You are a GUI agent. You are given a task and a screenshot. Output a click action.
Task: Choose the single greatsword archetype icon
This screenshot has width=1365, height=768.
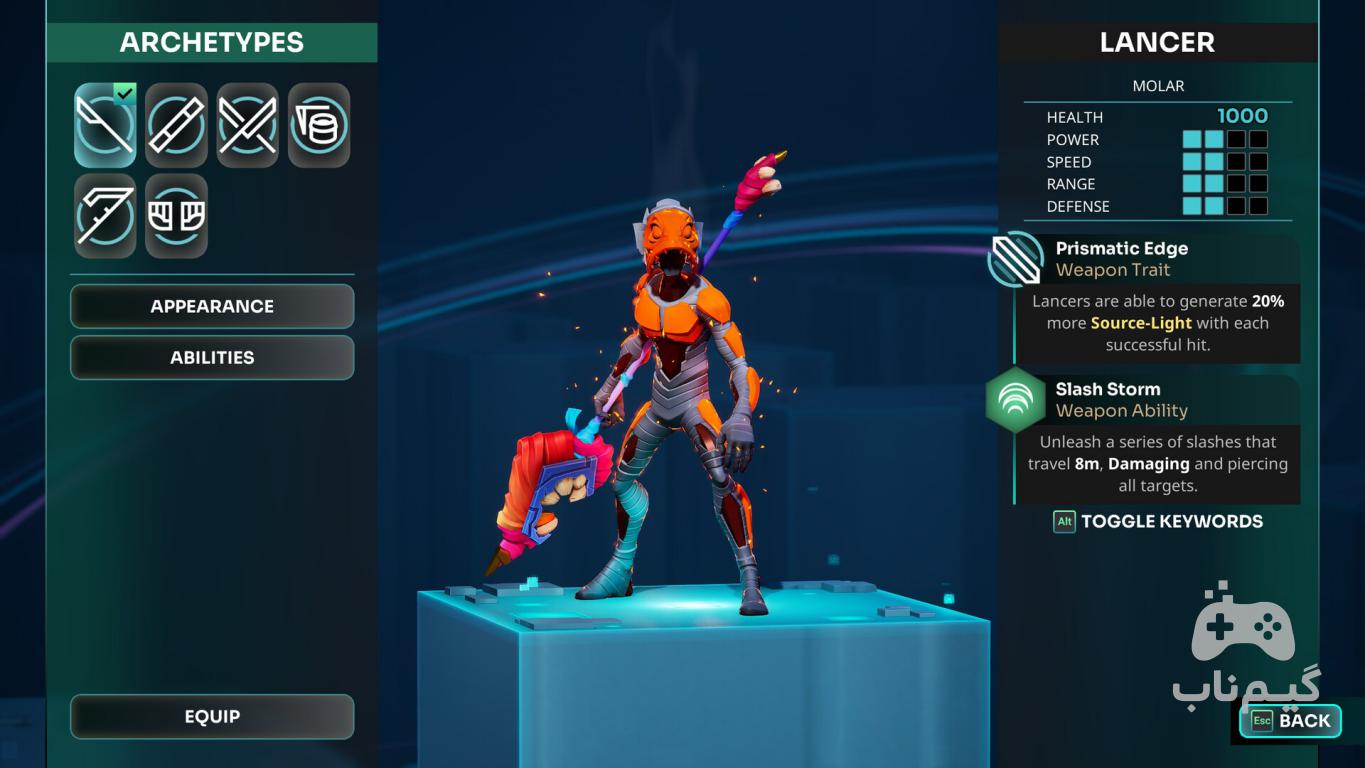pos(176,125)
